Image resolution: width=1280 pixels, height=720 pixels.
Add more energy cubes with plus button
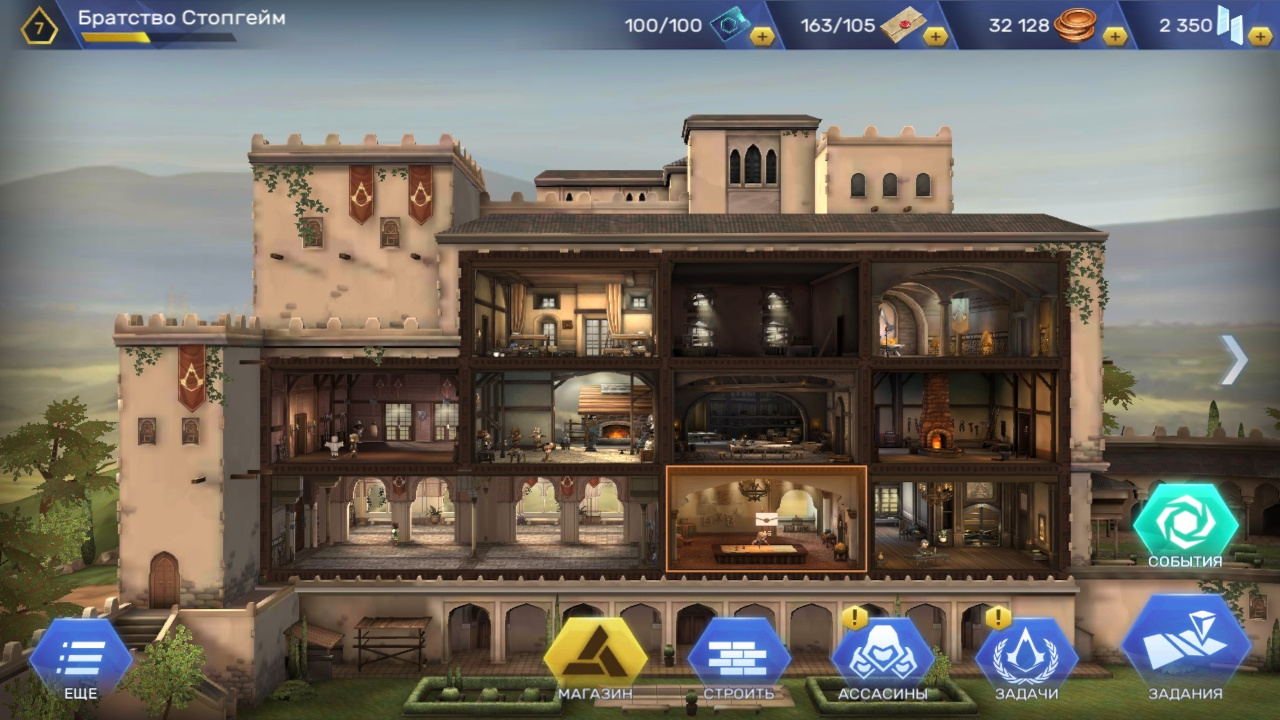tap(762, 36)
